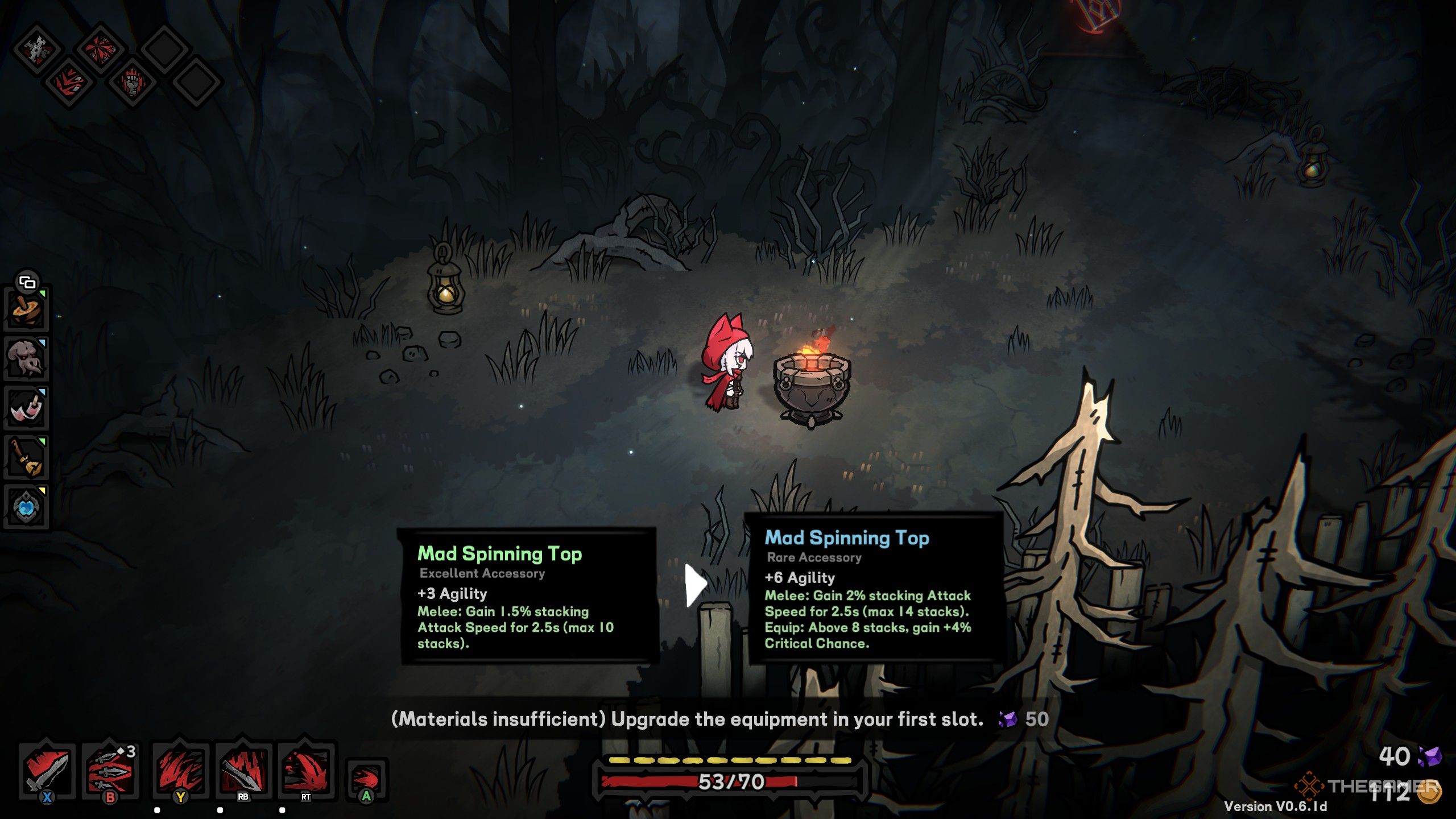Select the straw broom equipment slot
This screenshot has height=819, width=1456.
[x=26, y=458]
